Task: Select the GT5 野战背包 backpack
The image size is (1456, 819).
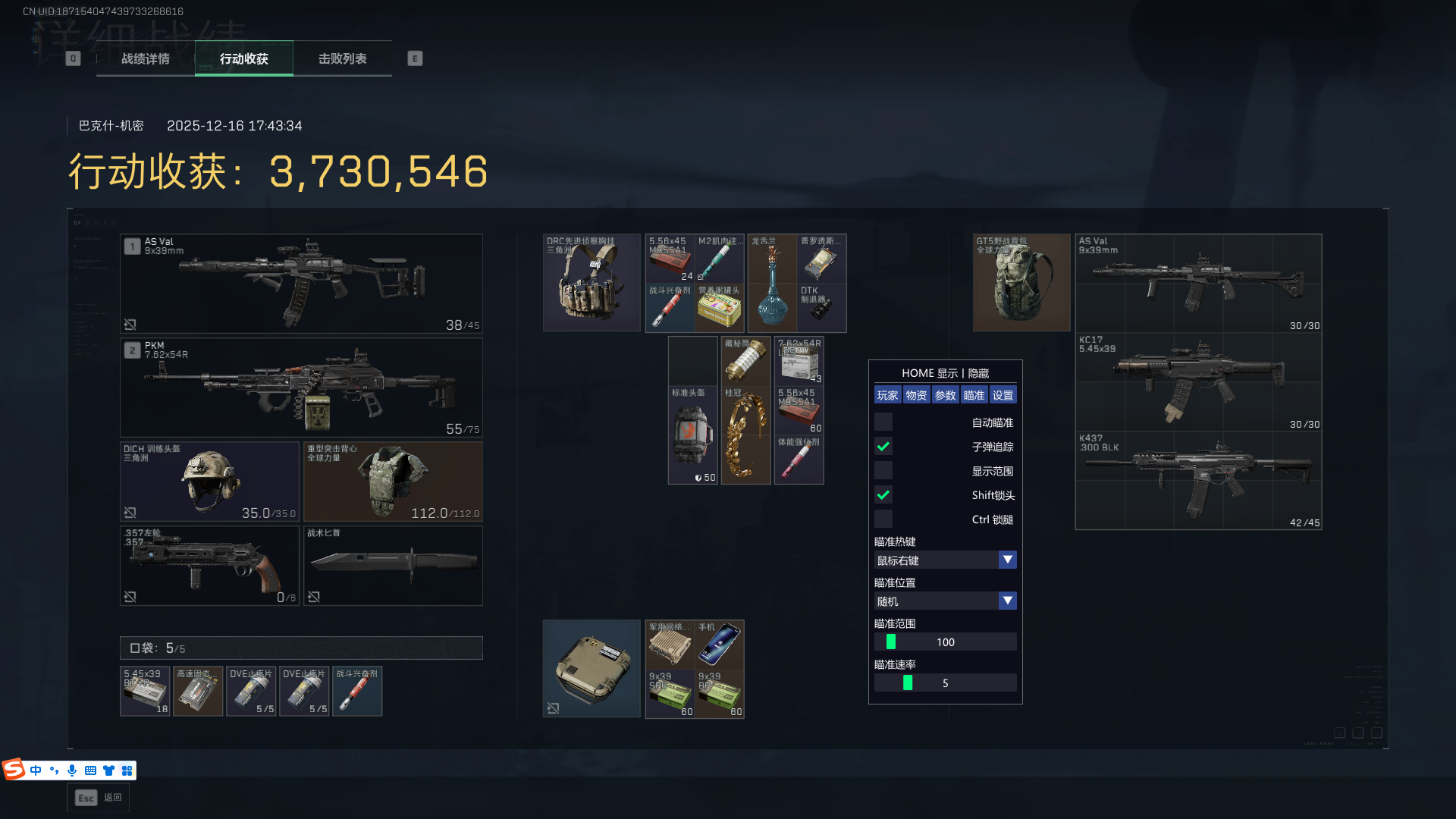Action: tap(1021, 283)
